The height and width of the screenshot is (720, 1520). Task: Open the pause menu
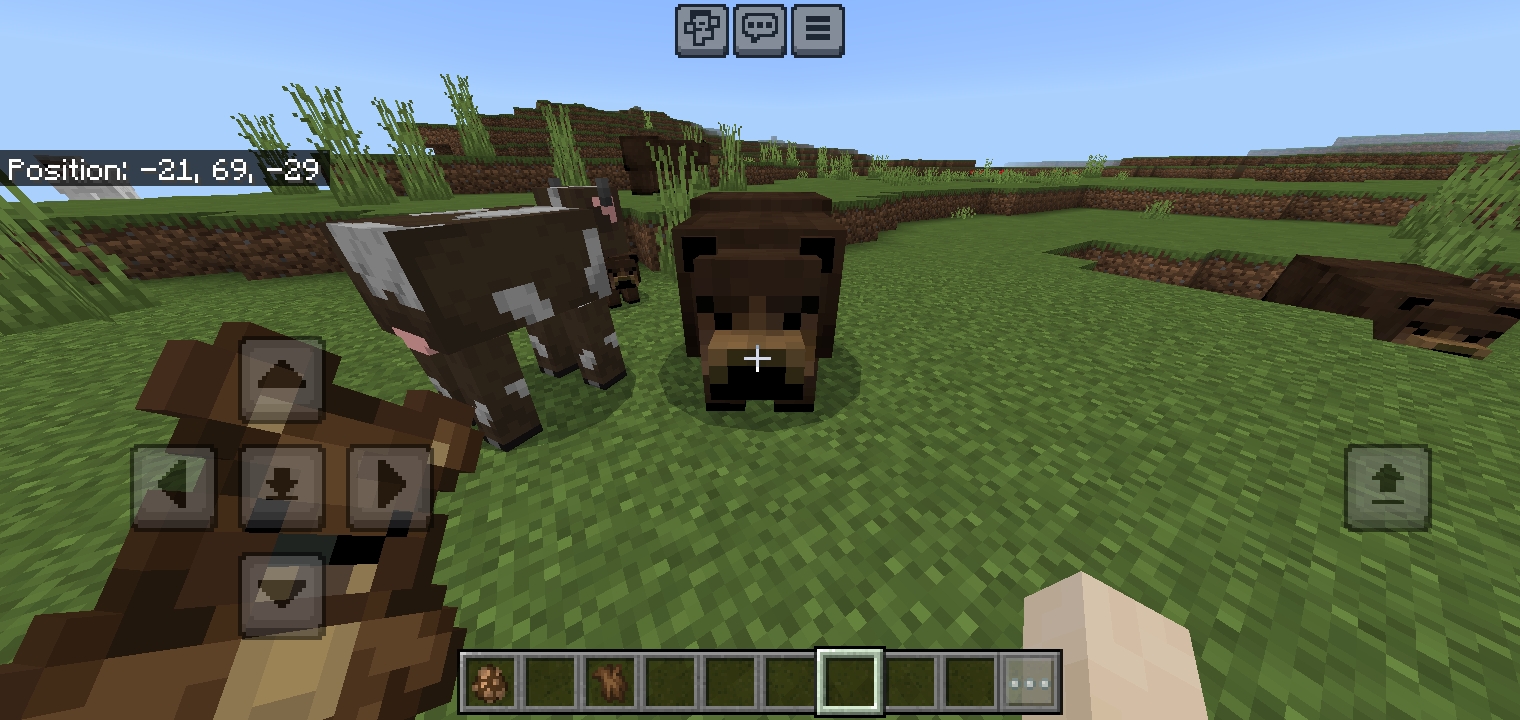pyautogui.click(x=817, y=29)
